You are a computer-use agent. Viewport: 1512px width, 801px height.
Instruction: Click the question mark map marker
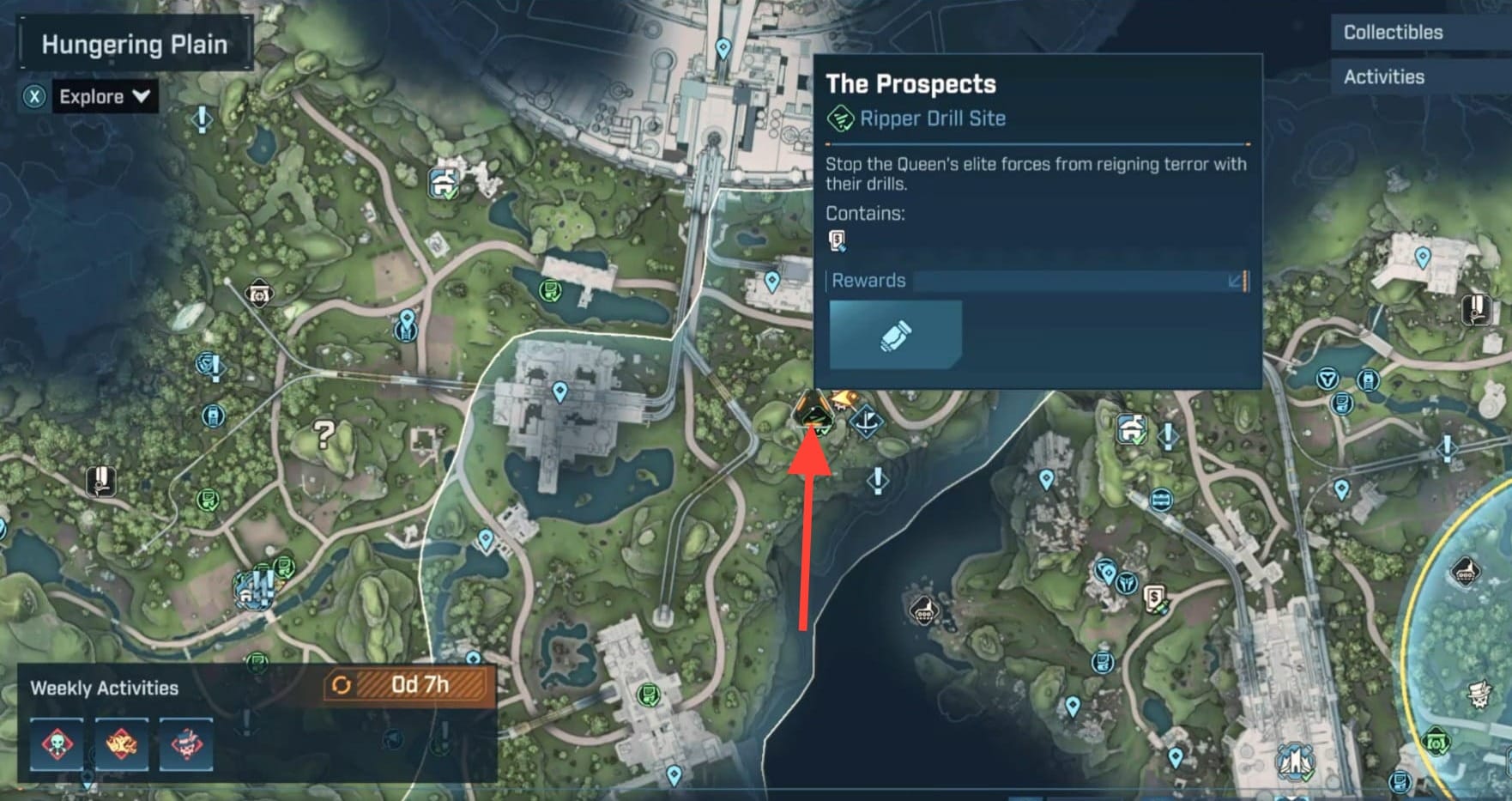click(x=324, y=434)
